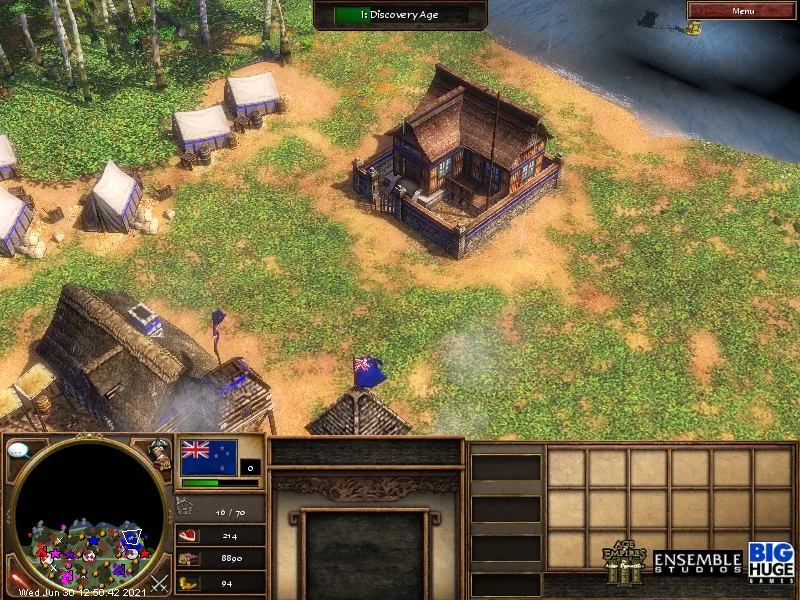Click the population house icon
The image size is (800, 600).
(x=186, y=510)
